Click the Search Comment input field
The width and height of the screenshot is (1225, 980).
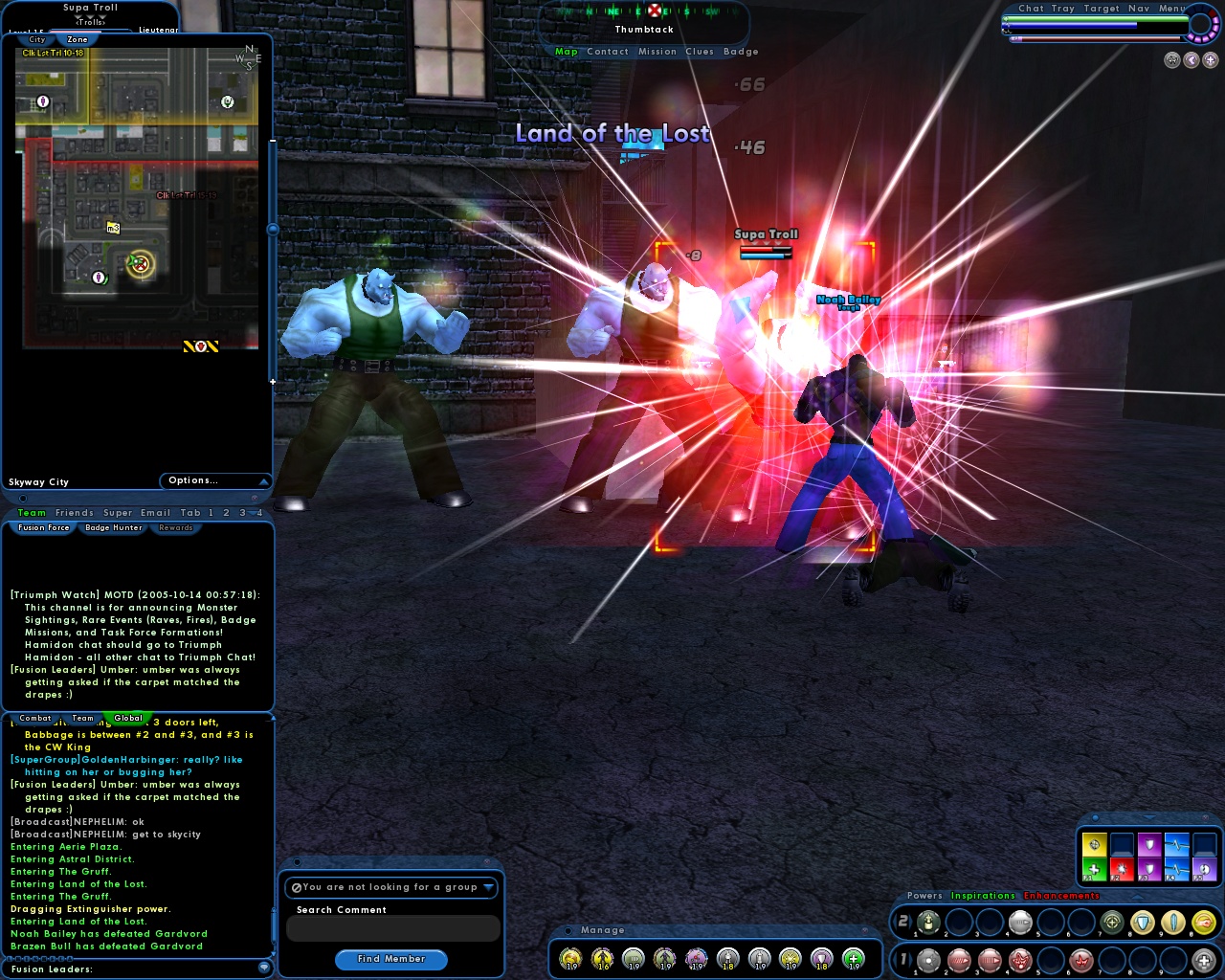(391, 928)
